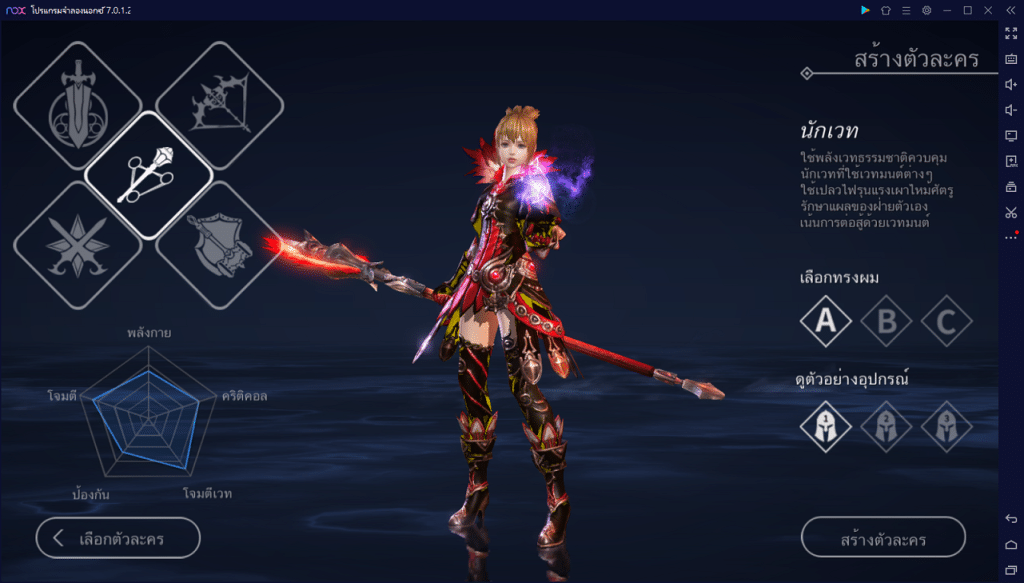View equipment preview helmet 3
The height and width of the screenshot is (583, 1024).
click(947, 425)
